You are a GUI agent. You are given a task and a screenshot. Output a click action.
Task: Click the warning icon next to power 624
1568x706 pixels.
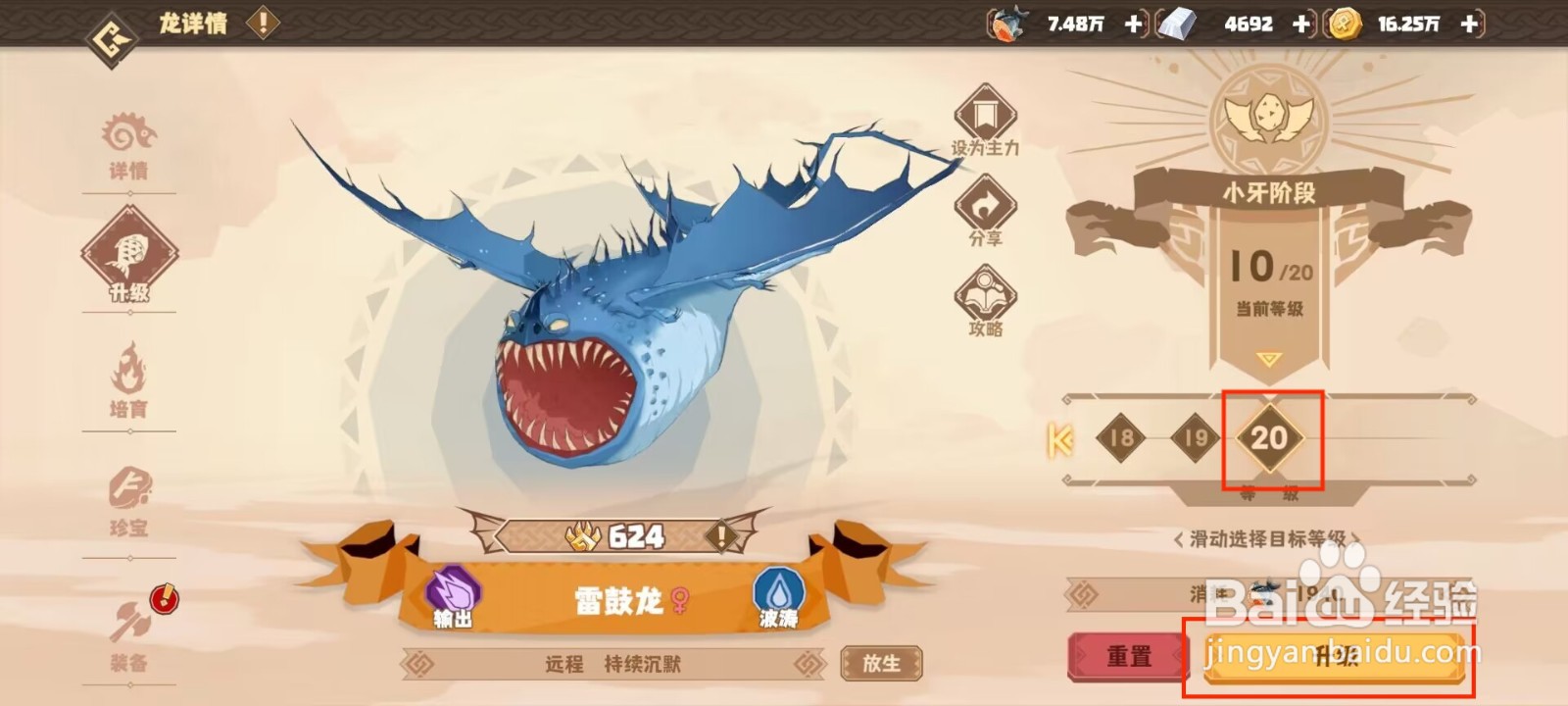tap(722, 535)
